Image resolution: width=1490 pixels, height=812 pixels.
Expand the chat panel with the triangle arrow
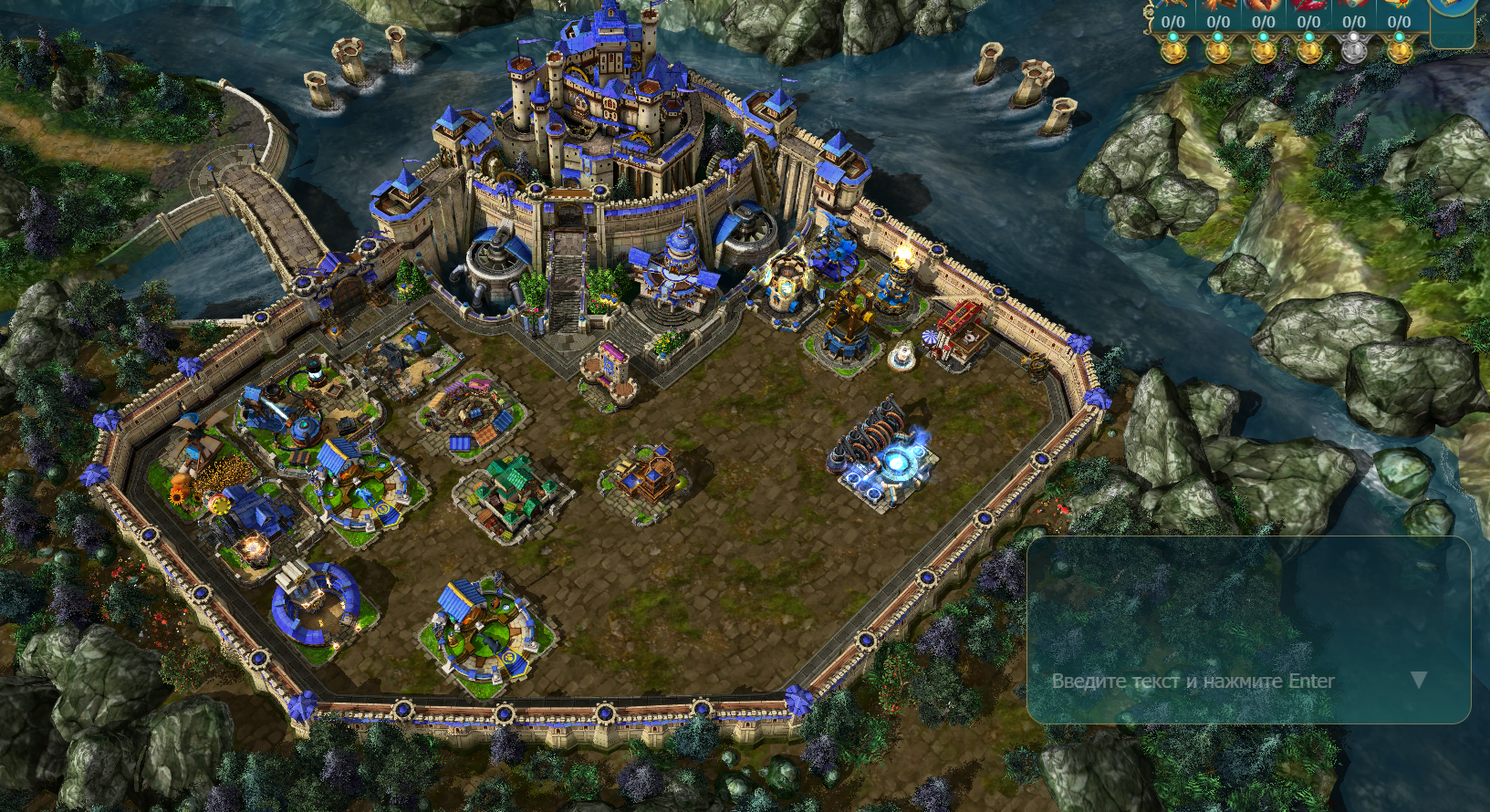(x=1419, y=679)
